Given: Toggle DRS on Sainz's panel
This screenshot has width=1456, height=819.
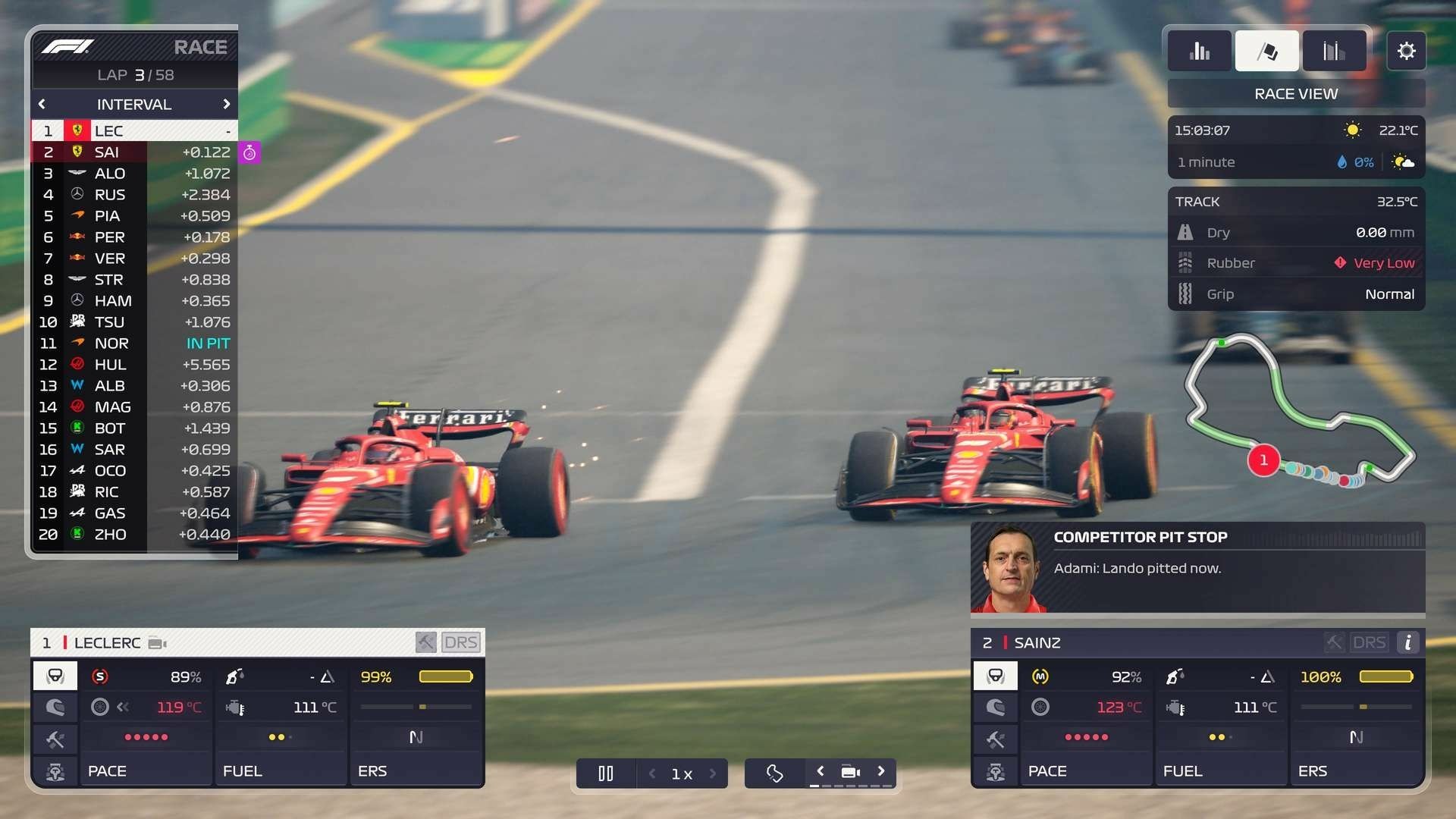Looking at the screenshot, I should point(1369,642).
